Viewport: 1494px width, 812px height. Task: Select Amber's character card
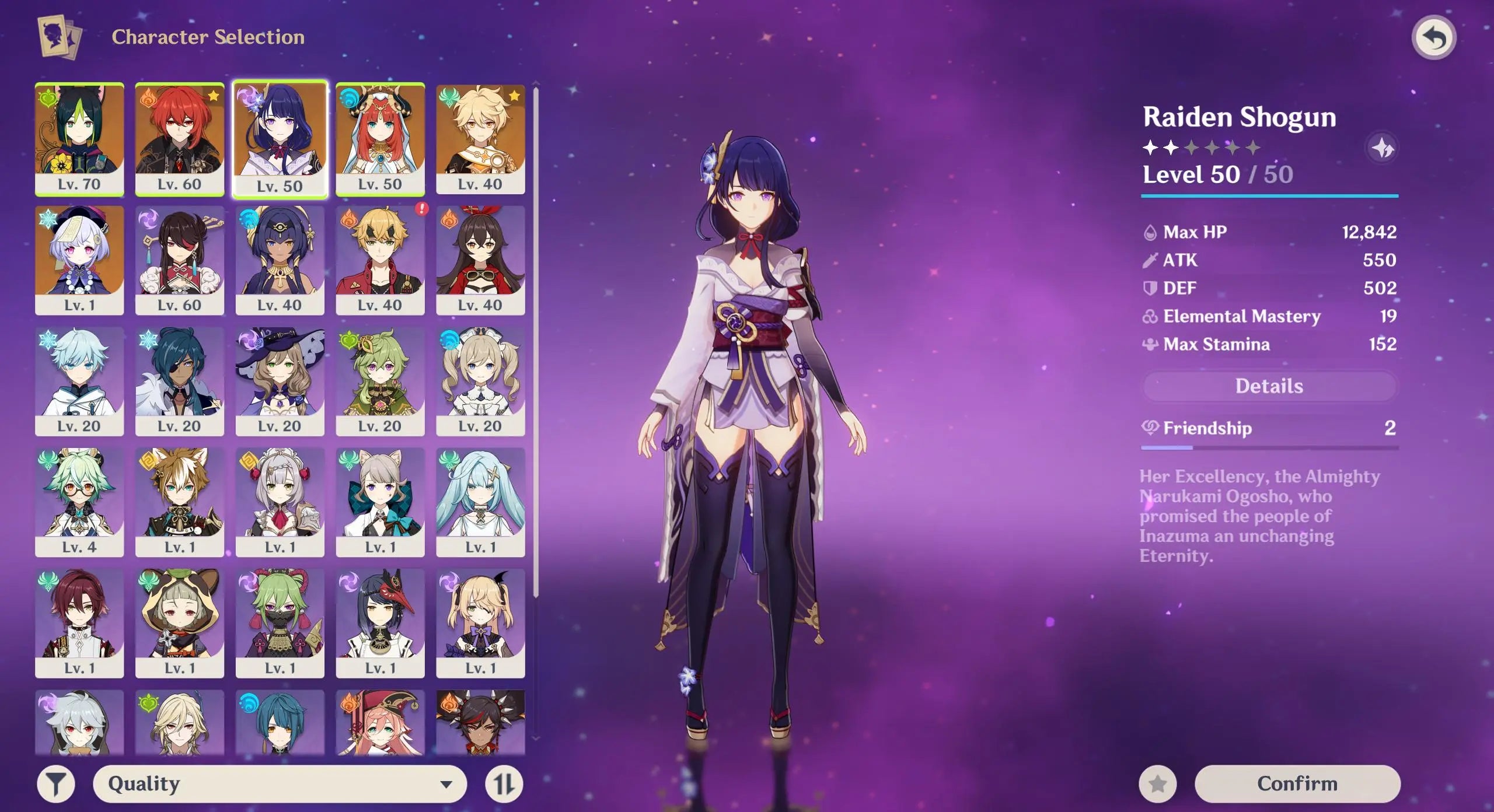click(x=480, y=260)
